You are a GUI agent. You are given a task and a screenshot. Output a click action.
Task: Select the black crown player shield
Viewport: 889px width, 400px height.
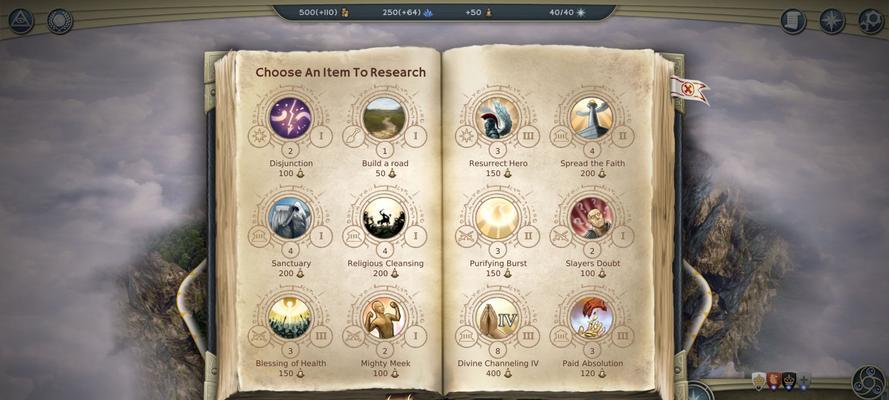[789, 381]
